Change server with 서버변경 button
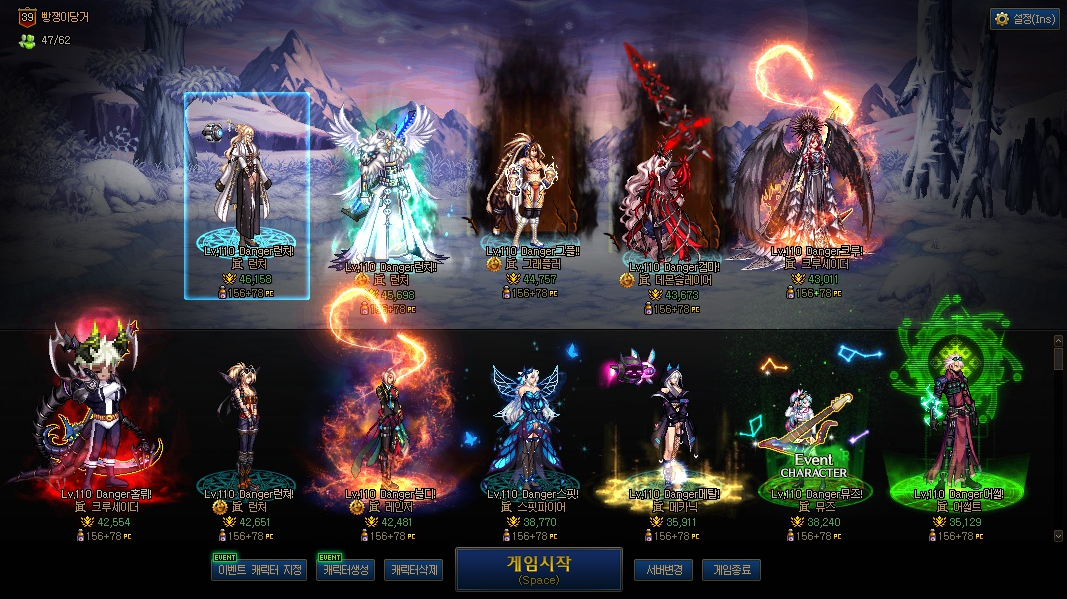The height and width of the screenshot is (599, 1067). (x=663, y=570)
